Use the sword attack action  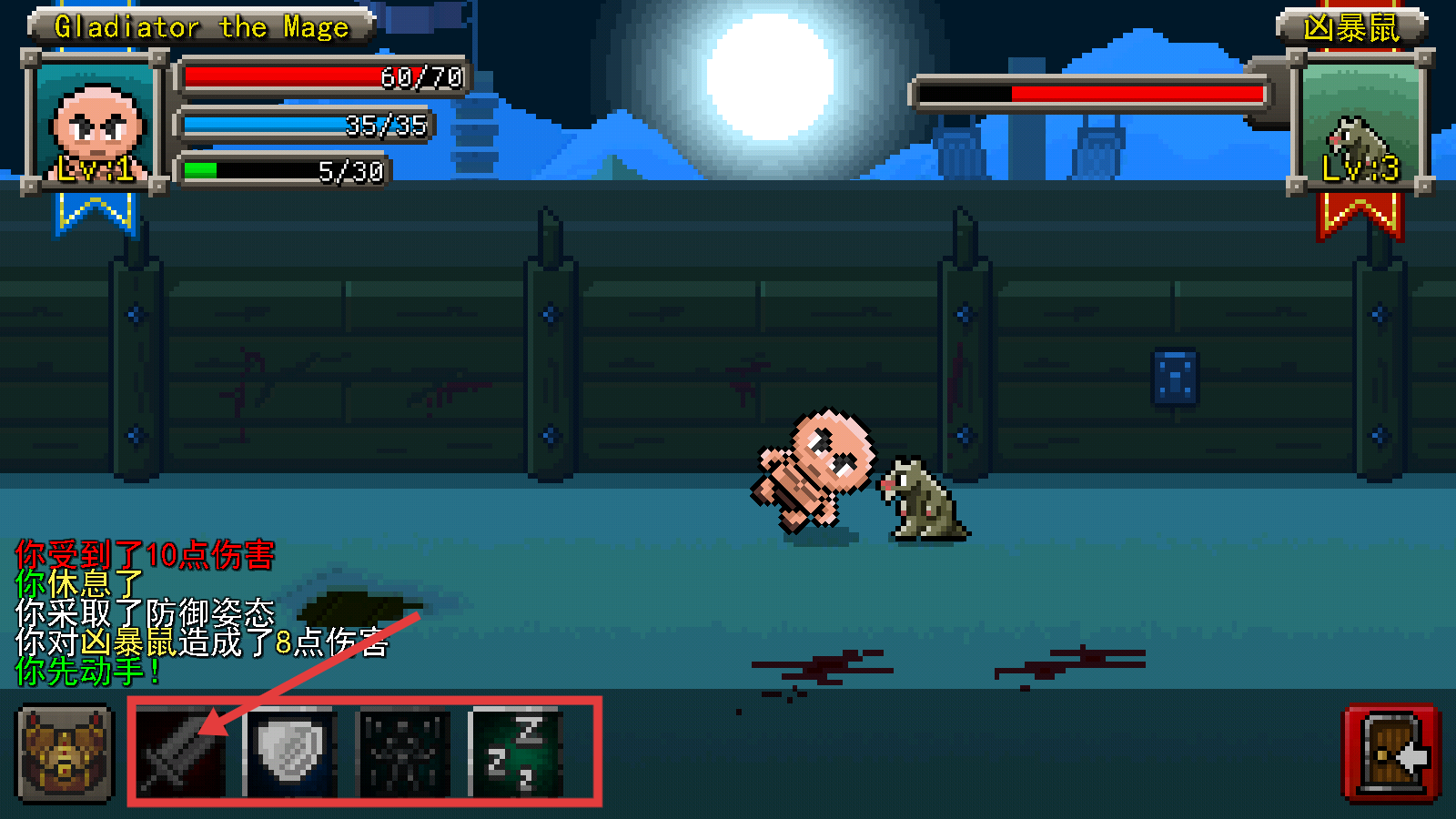tap(181, 753)
